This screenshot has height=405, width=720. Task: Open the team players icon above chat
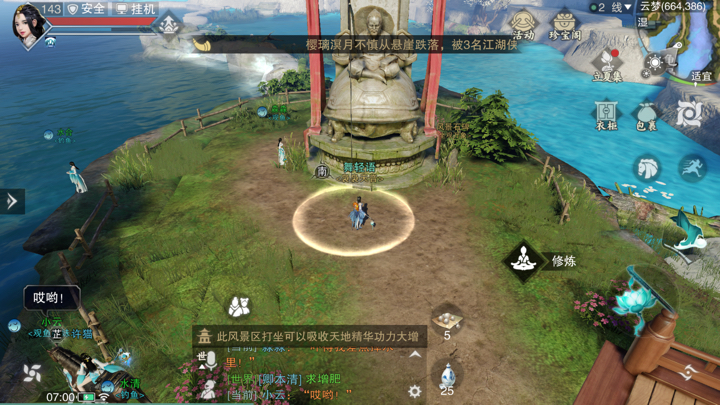tap(238, 305)
